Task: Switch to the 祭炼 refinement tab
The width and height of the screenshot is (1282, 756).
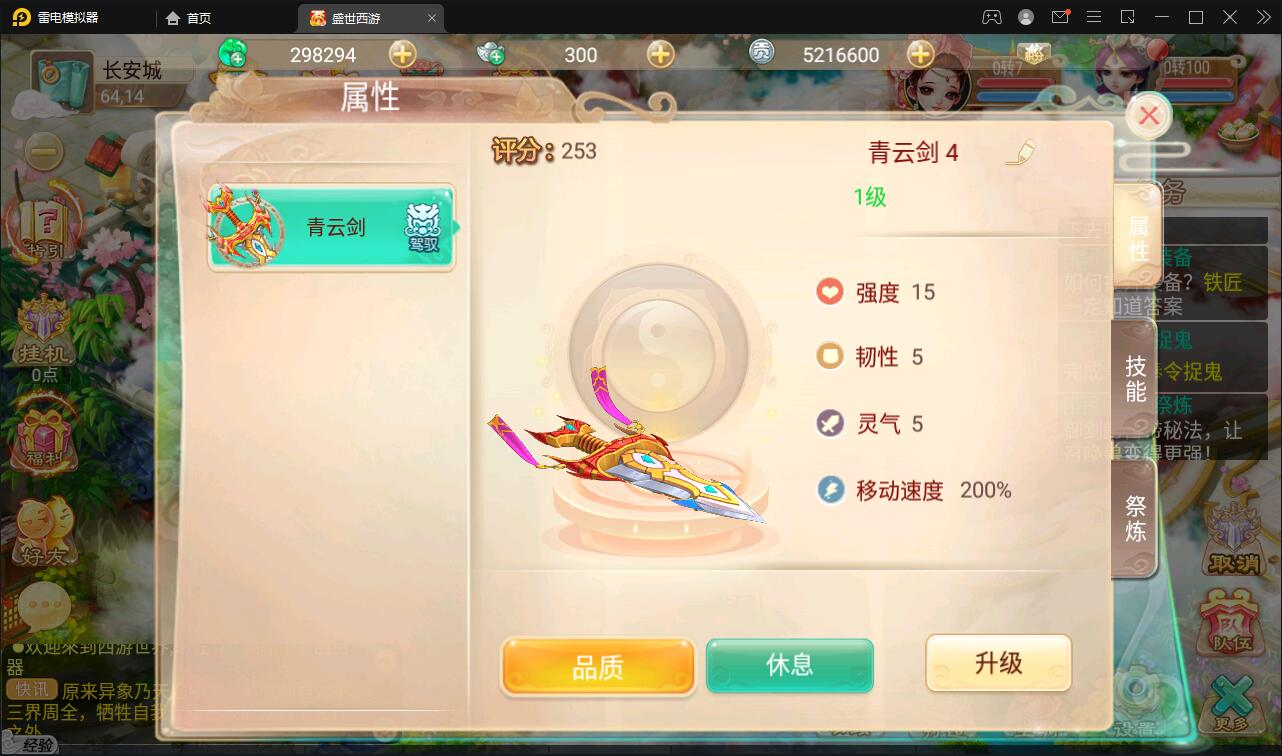Action: [1135, 518]
